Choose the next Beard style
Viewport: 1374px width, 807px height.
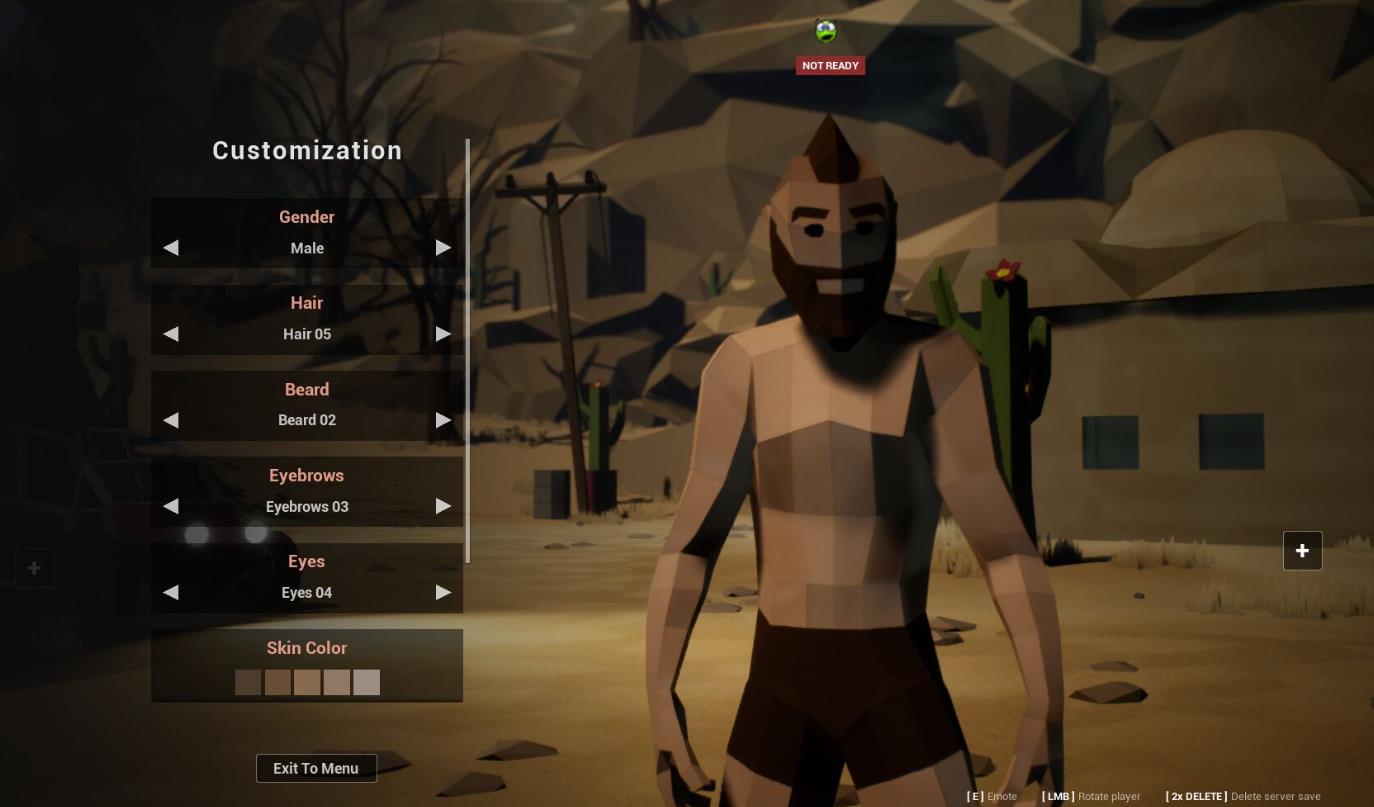443,420
